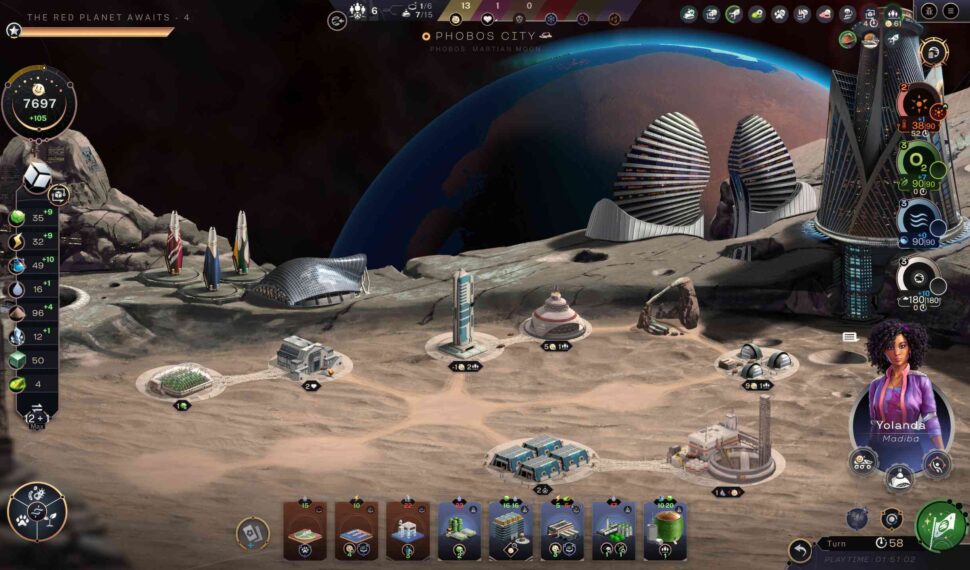Select the rover icon under Yolanda's portrait

pos(863,461)
